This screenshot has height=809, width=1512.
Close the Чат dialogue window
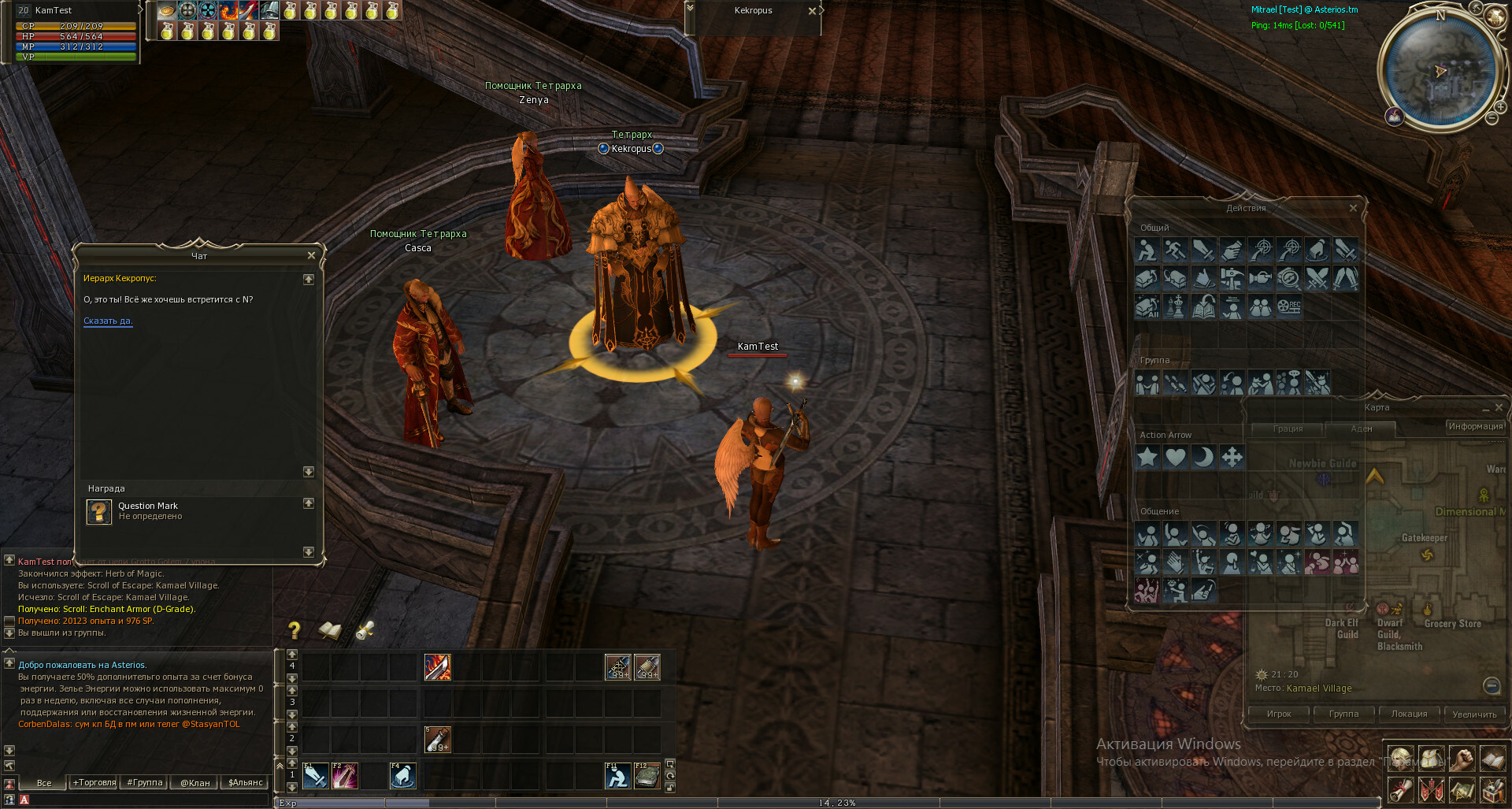pos(311,255)
